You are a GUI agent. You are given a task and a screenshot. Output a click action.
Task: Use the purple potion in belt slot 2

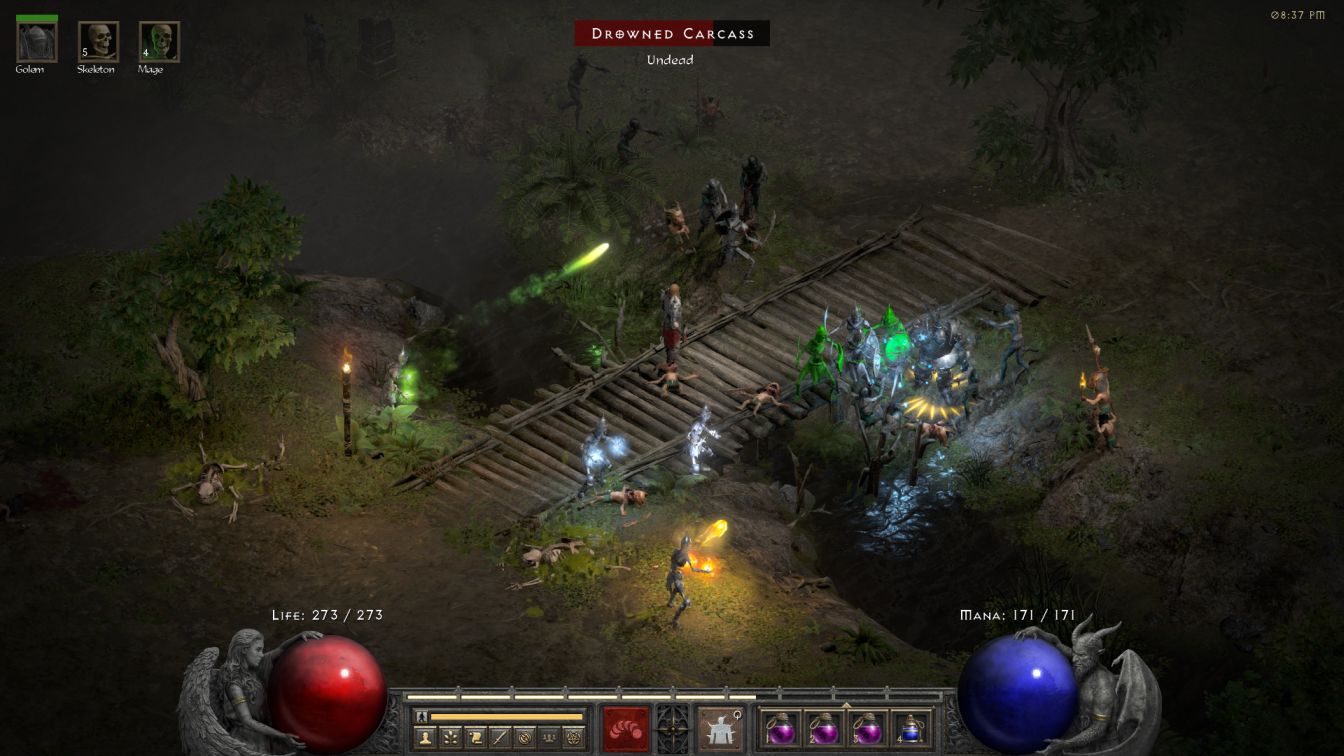click(824, 729)
